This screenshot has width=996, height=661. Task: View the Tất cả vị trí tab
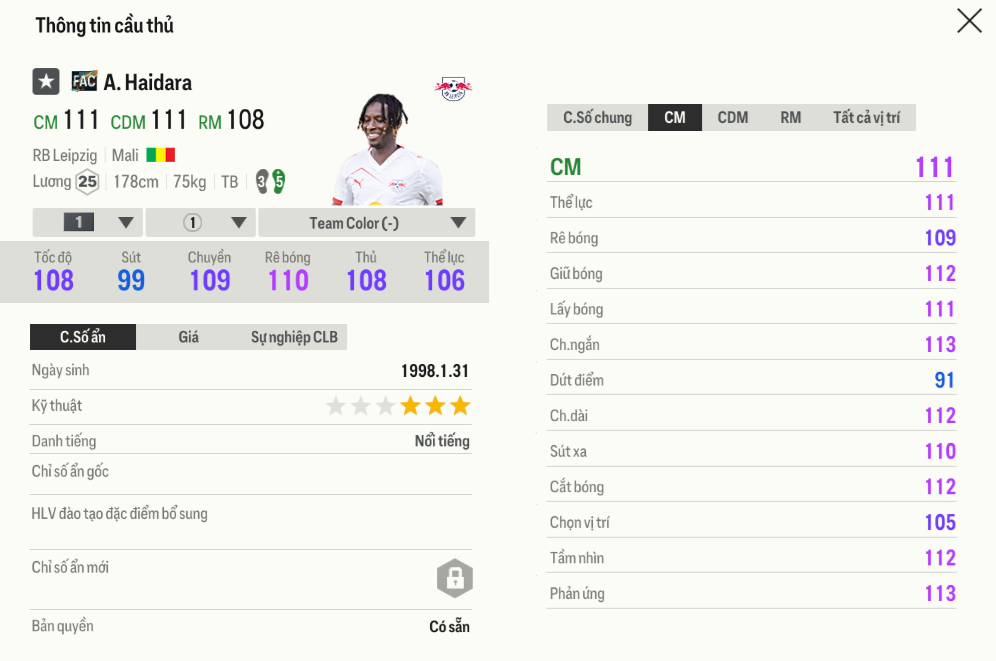coord(866,118)
